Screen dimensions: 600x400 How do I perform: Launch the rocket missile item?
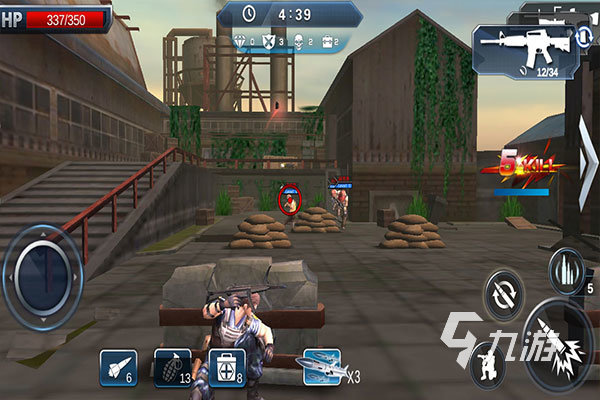tap(118, 366)
